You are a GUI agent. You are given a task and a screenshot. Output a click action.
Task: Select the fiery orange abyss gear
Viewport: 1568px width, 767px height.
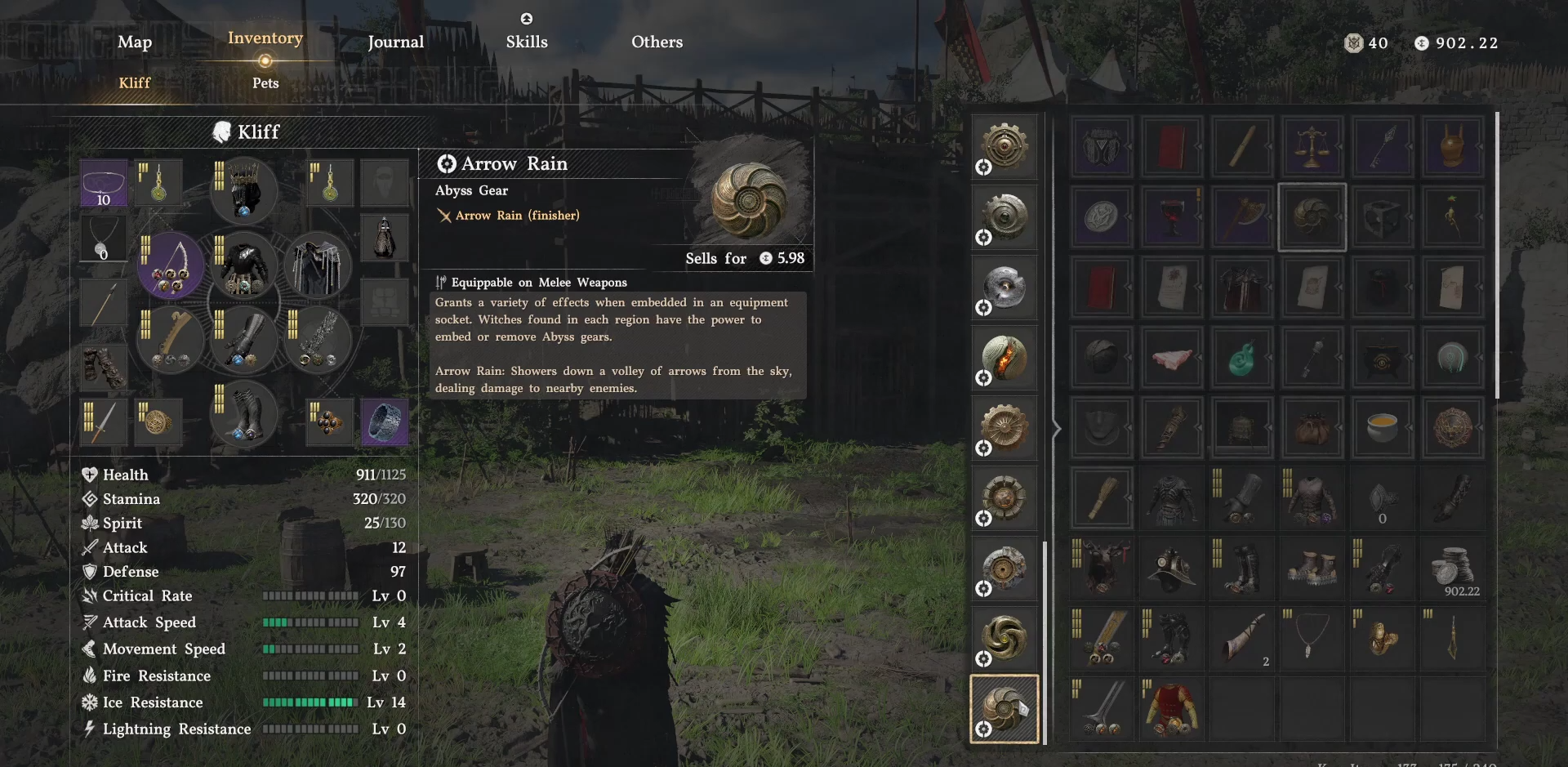point(1004,358)
